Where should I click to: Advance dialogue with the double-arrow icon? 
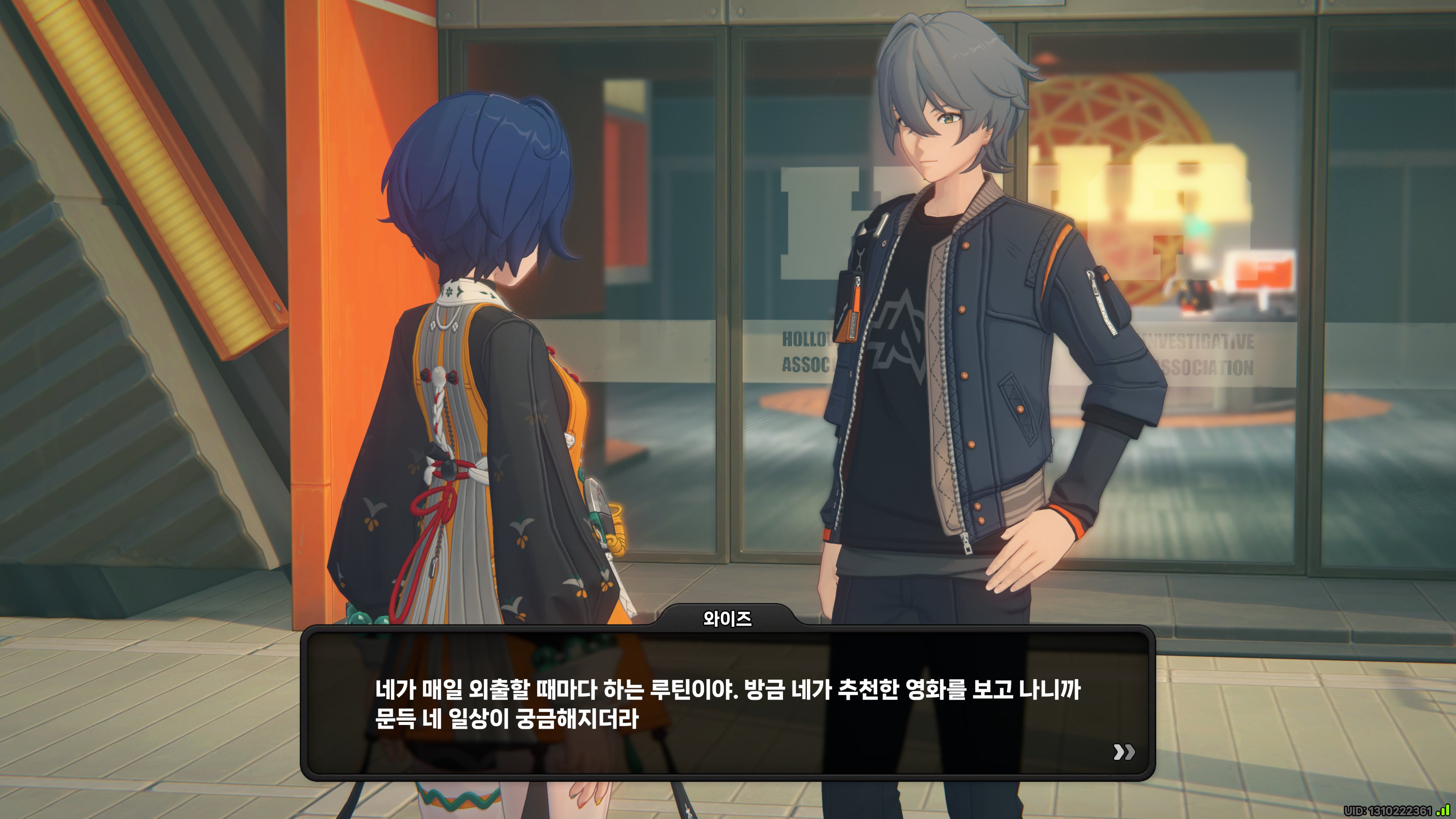point(1123,752)
